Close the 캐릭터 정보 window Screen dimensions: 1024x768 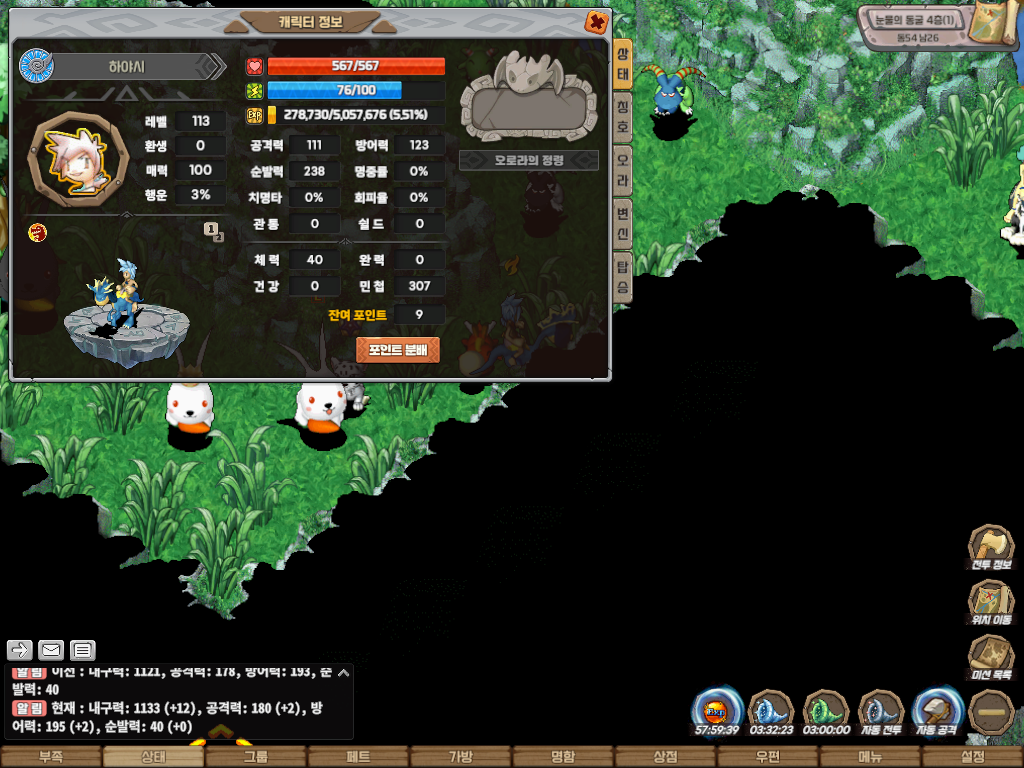coord(596,21)
